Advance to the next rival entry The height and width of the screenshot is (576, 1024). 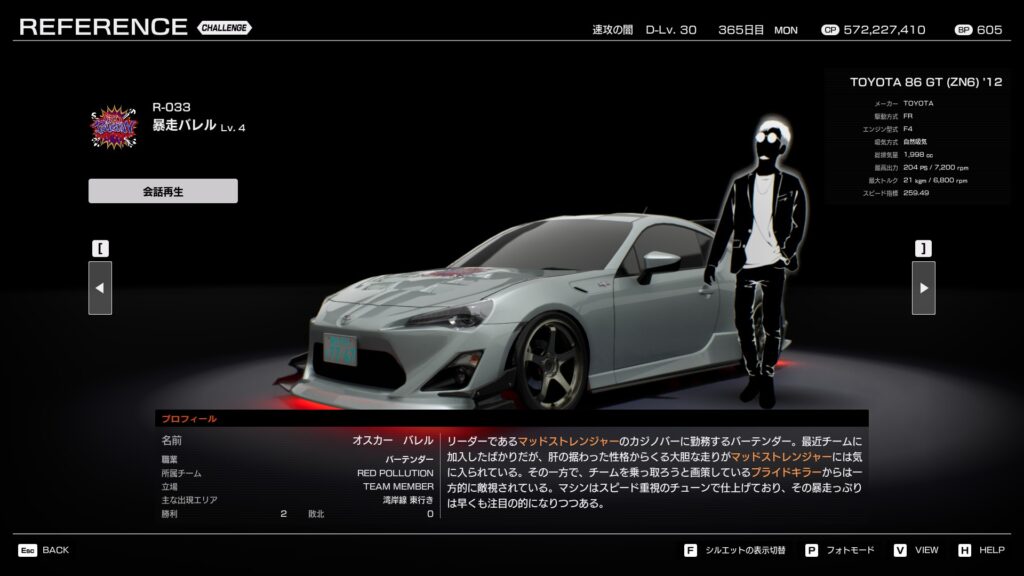(x=923, y=288)
